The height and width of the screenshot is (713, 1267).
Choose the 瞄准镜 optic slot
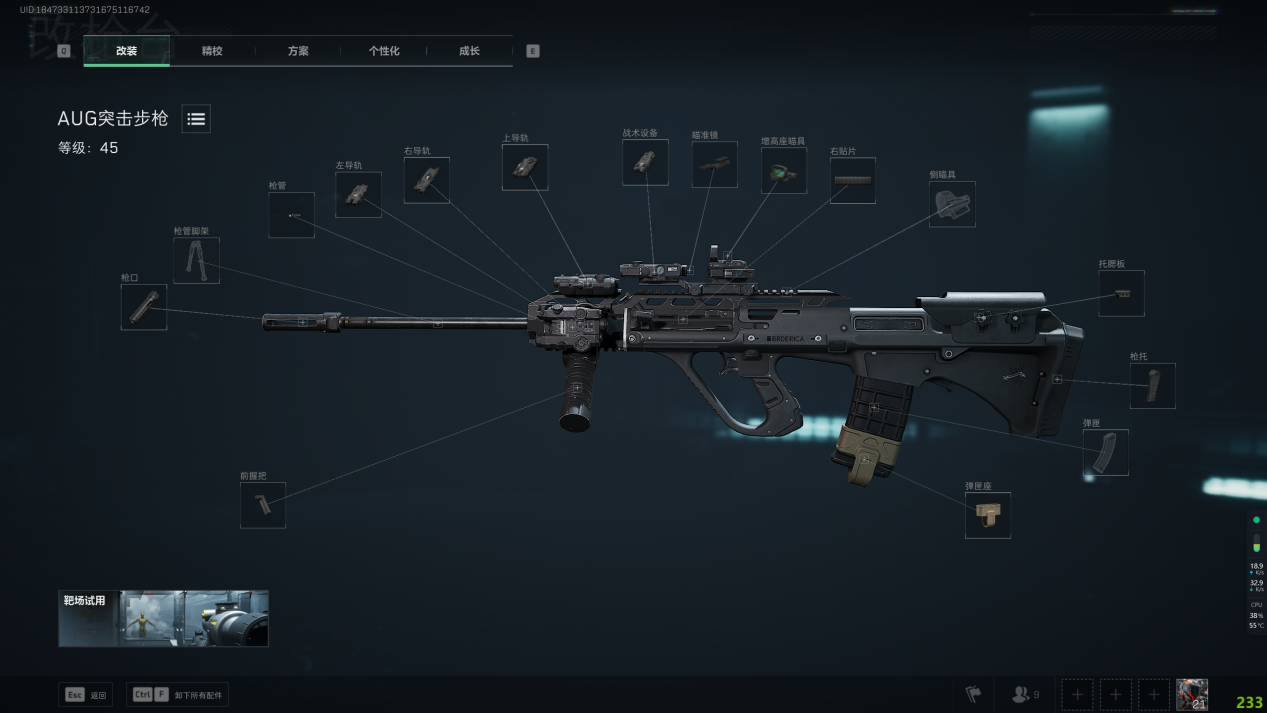(x=714, y=164)
